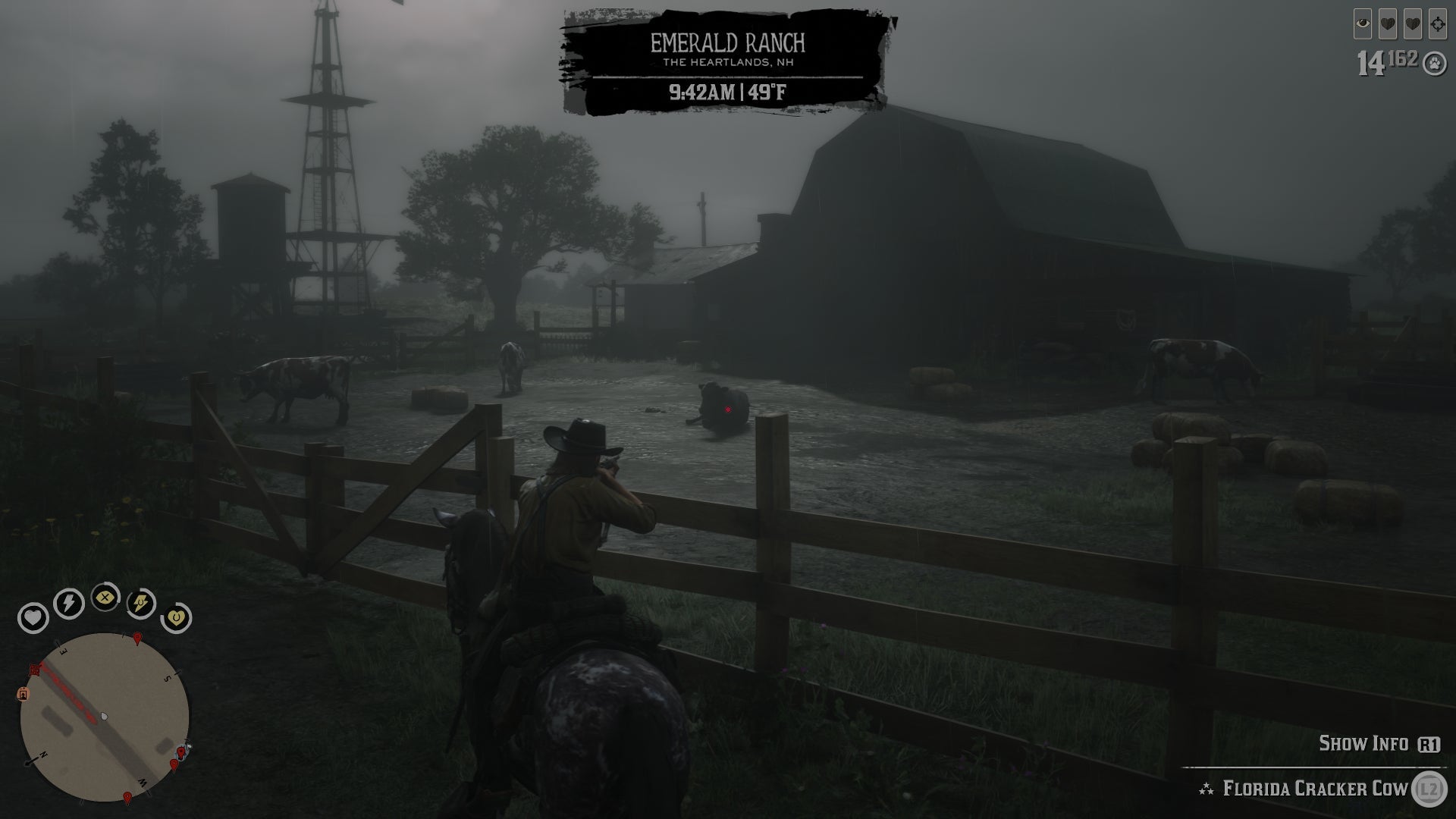Click the stamina lightning core icon above minimap

point(67,602)
